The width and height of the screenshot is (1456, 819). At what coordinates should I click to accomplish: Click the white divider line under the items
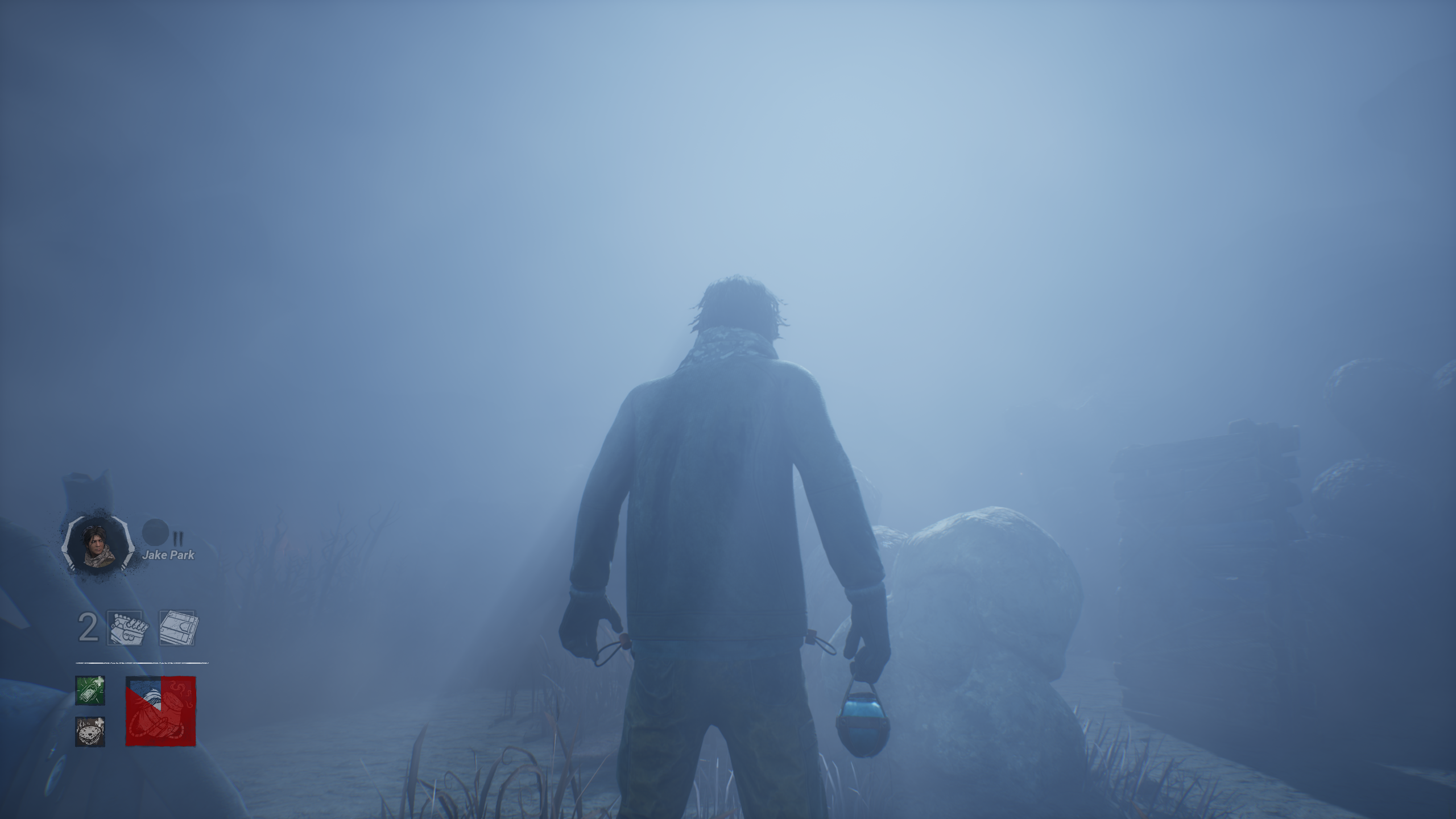click(x=142, y=663)
